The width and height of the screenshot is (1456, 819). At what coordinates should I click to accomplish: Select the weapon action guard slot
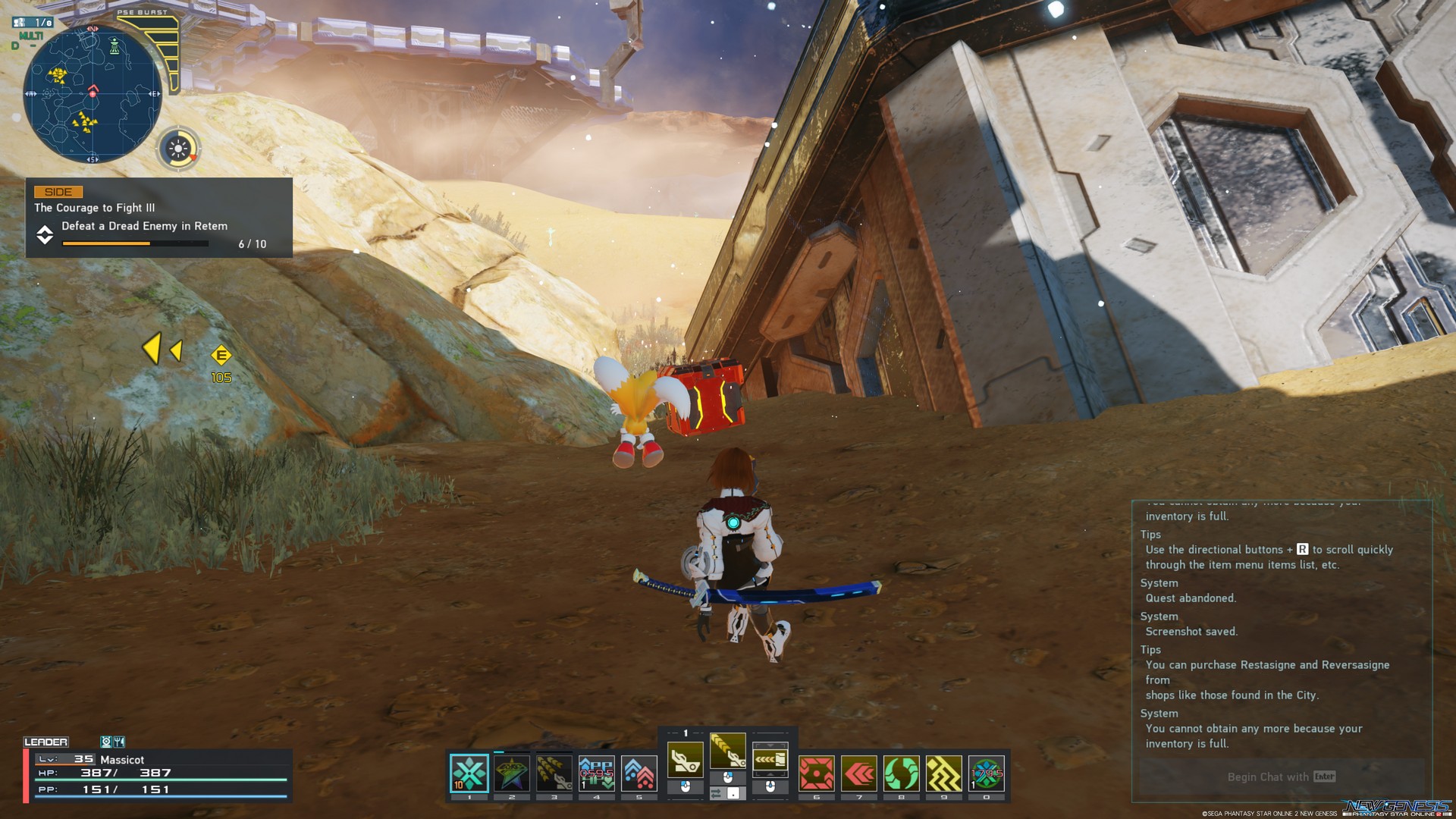point(770,759)
